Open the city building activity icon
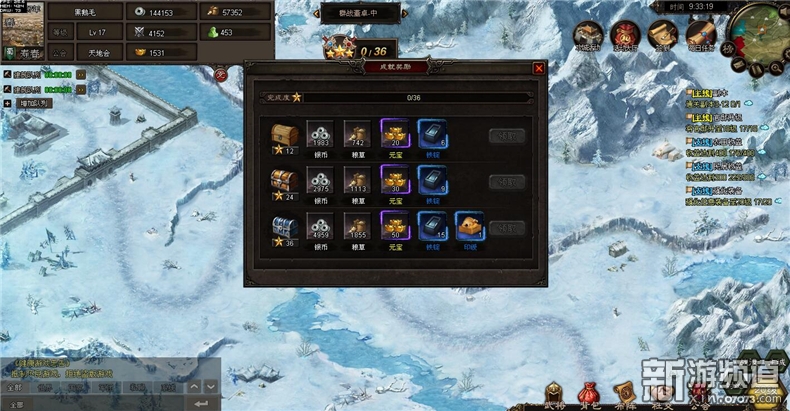 tap(589, 34)
